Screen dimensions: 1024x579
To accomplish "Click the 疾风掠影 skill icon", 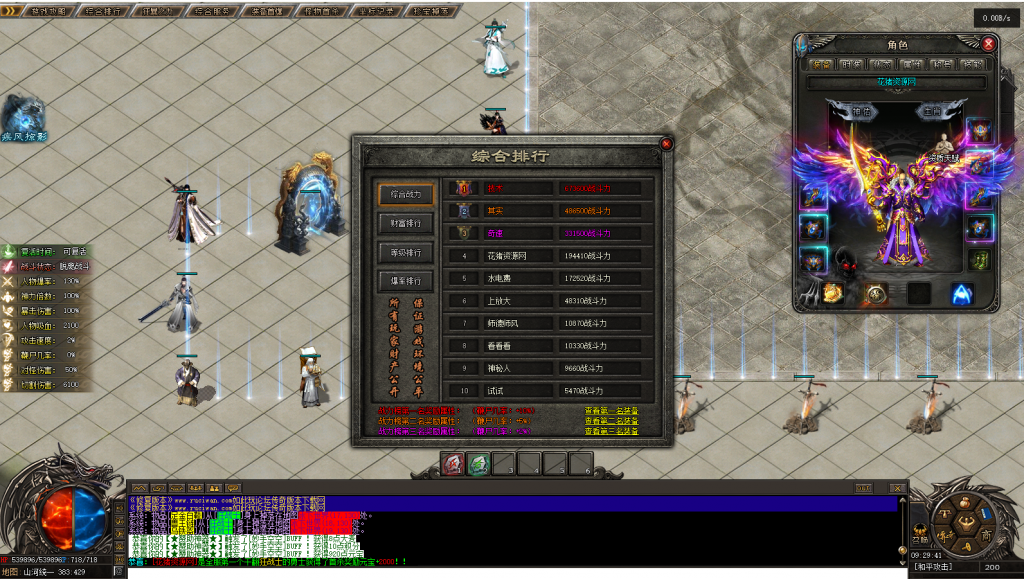I will [x=22, y=115].
